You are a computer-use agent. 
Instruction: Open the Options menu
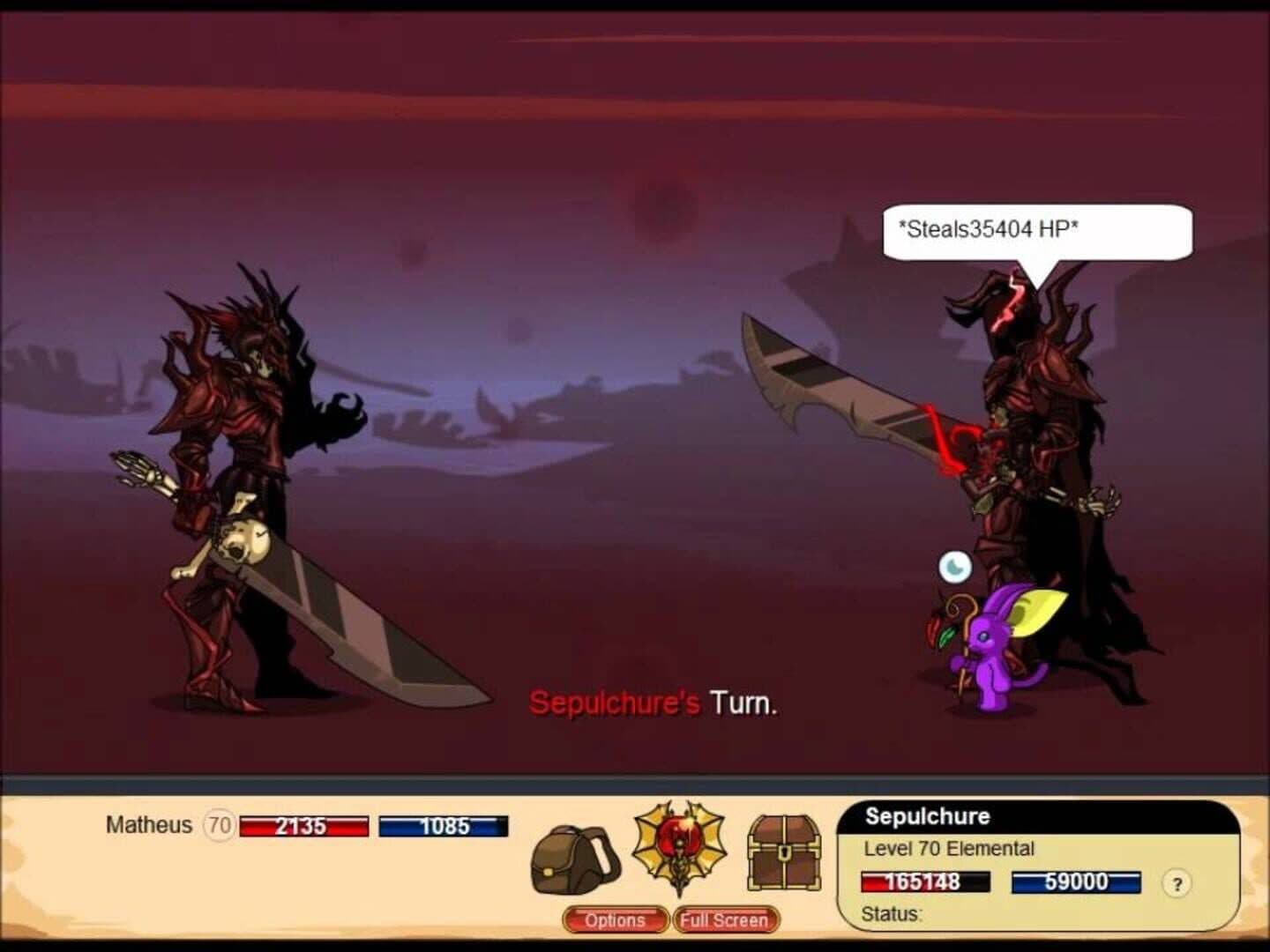615,920
